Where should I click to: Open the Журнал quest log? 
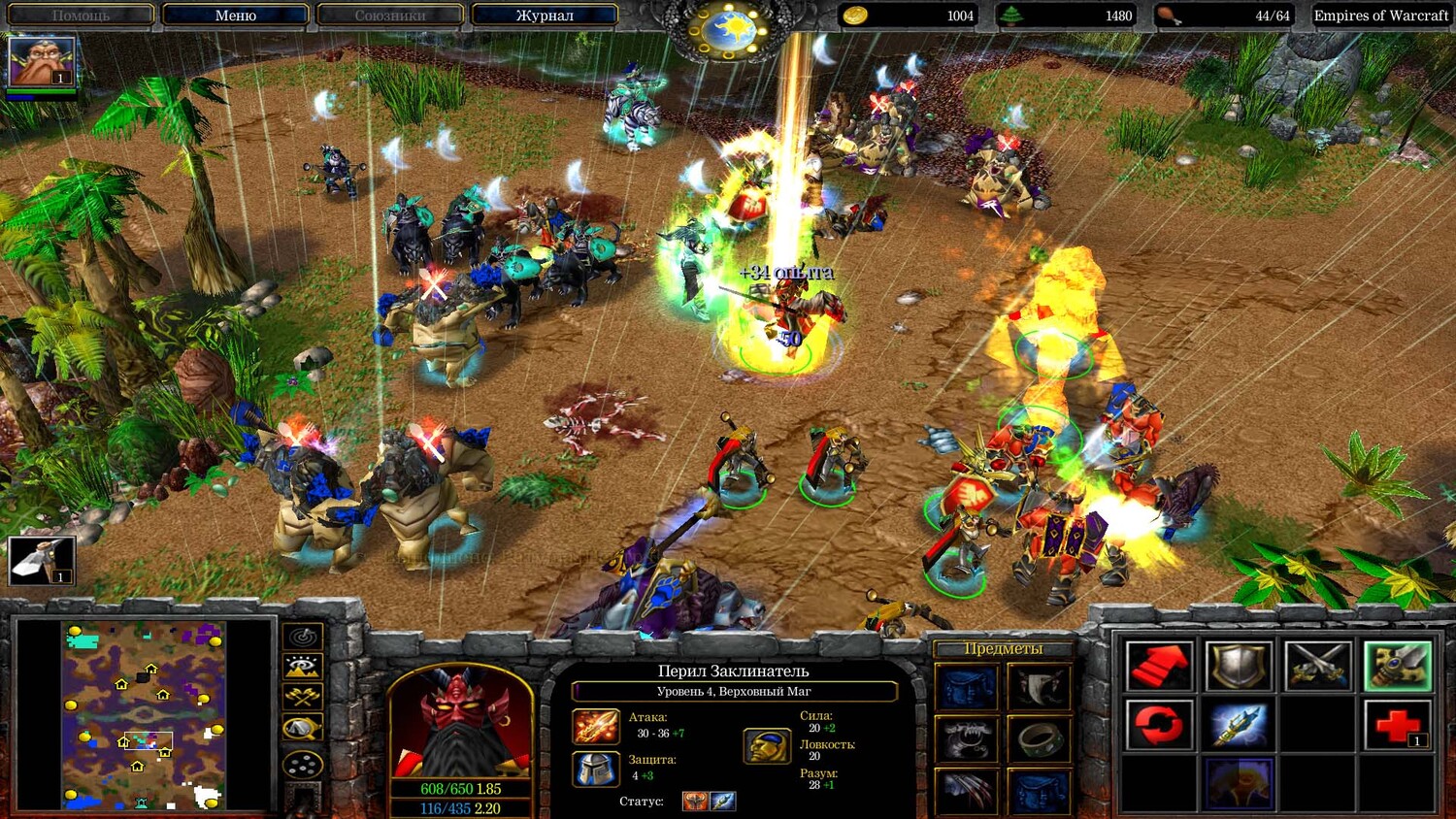point(544,16)
